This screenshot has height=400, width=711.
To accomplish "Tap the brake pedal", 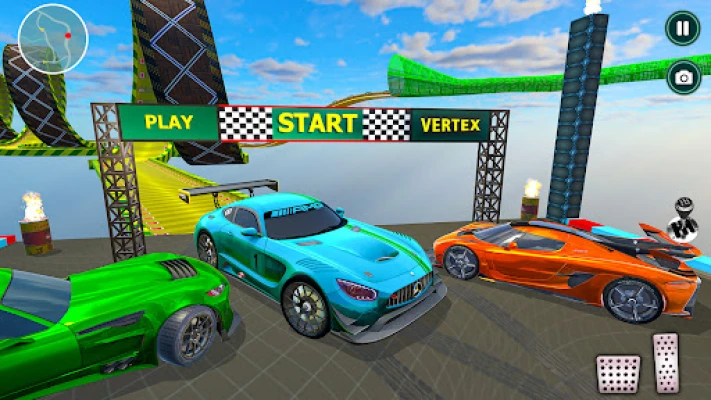I will tap(617, 373).
